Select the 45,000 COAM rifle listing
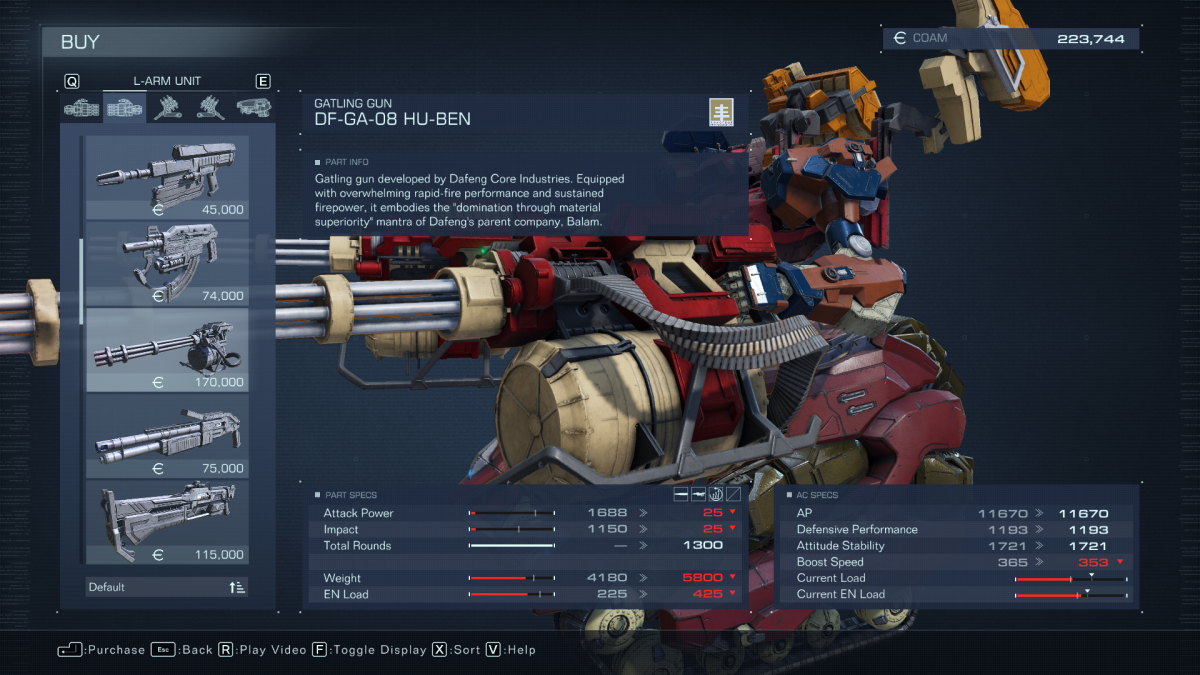The image size is (1200, 675). tap(167, 178)
